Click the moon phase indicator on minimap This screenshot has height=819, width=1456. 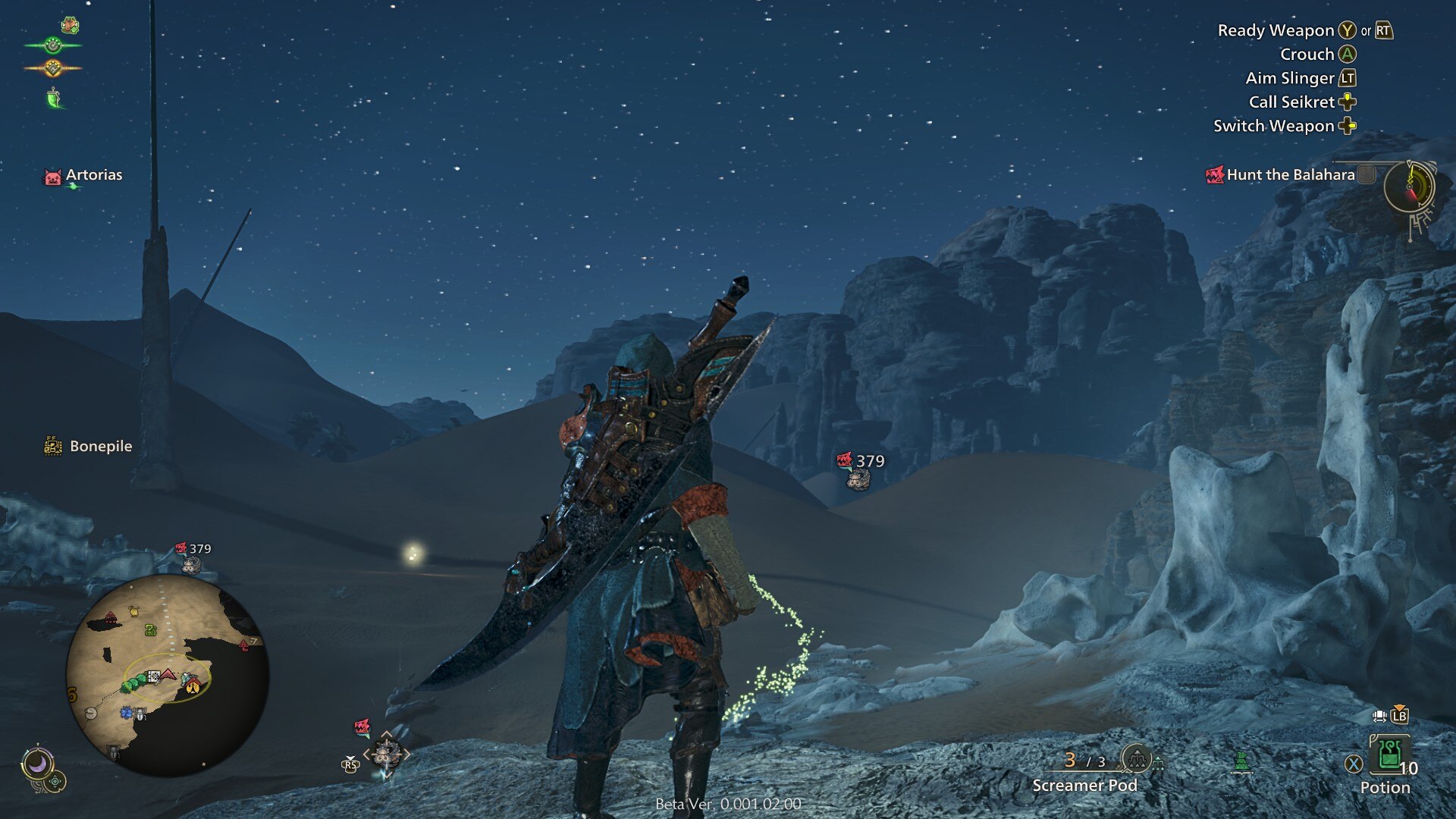point(39,761)
